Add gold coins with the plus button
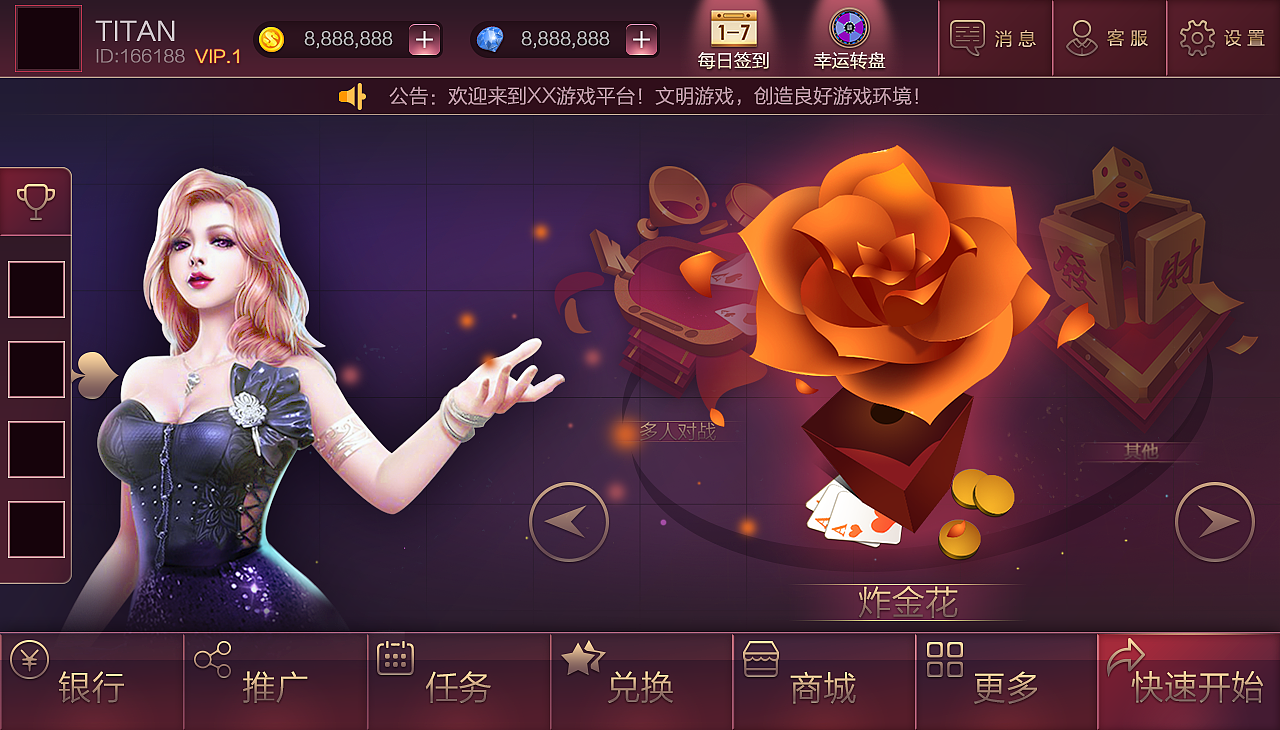 (x=425, y=40)
